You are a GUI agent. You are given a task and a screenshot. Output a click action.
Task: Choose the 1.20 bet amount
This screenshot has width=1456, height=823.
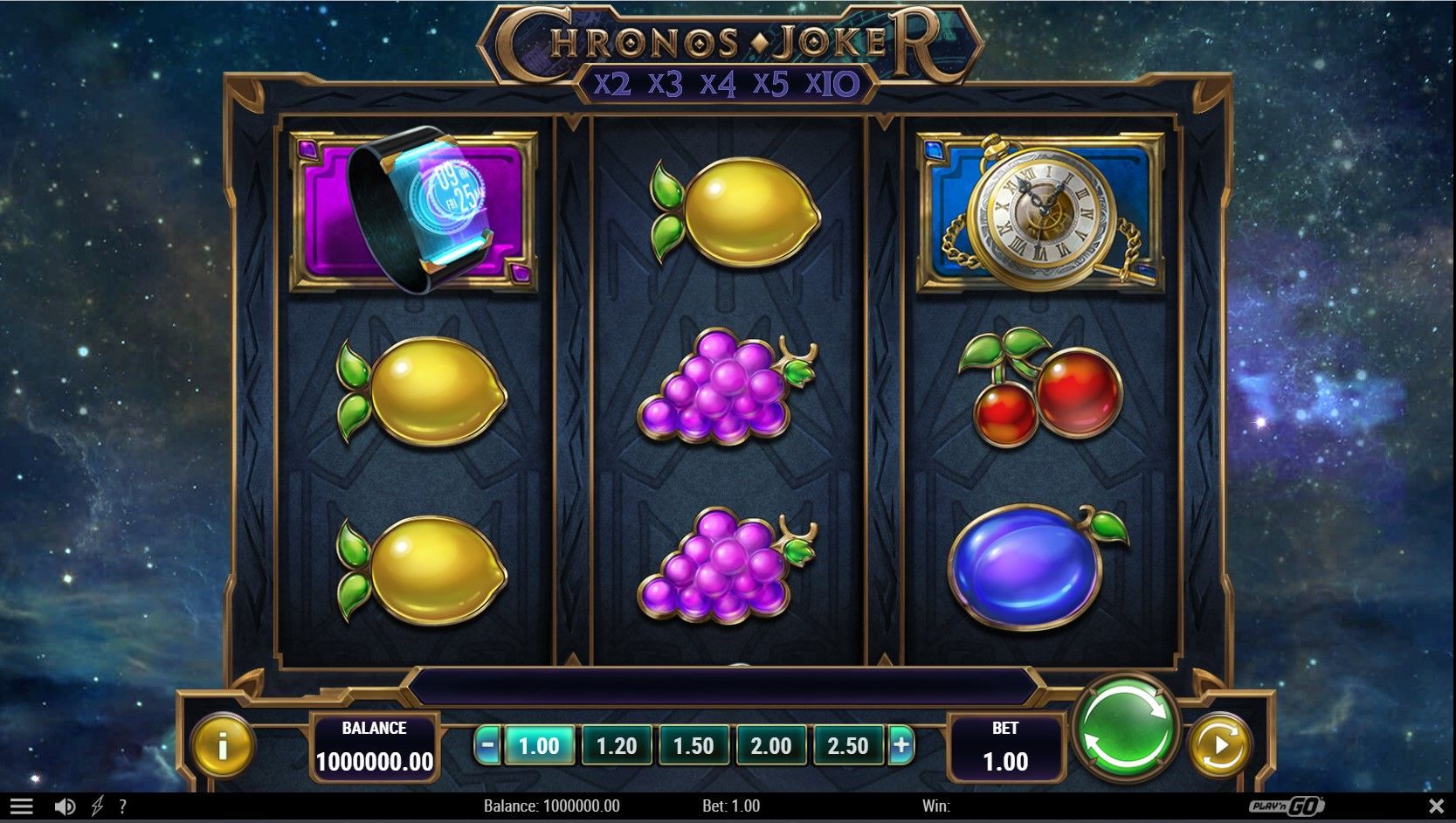click(x=616, y=745)
